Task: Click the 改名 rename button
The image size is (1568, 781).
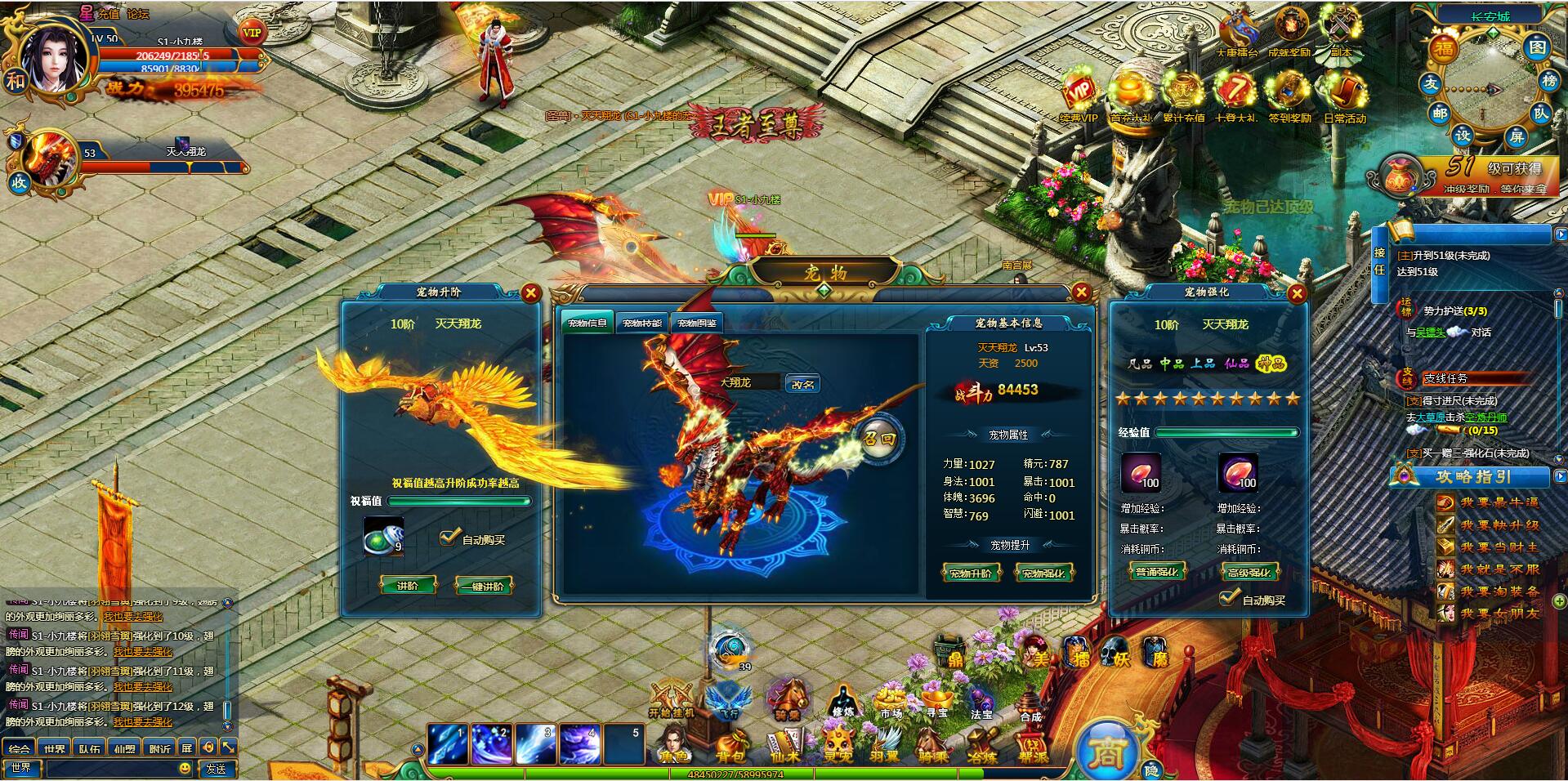Action: (x=802, y=384)
